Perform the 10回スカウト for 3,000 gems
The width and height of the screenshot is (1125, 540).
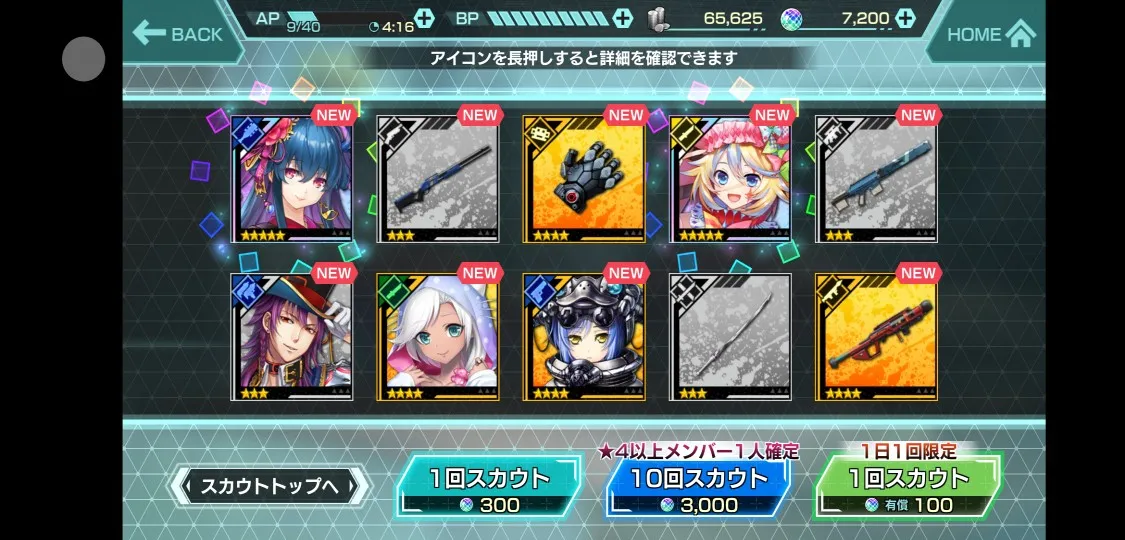pos(697,487)
